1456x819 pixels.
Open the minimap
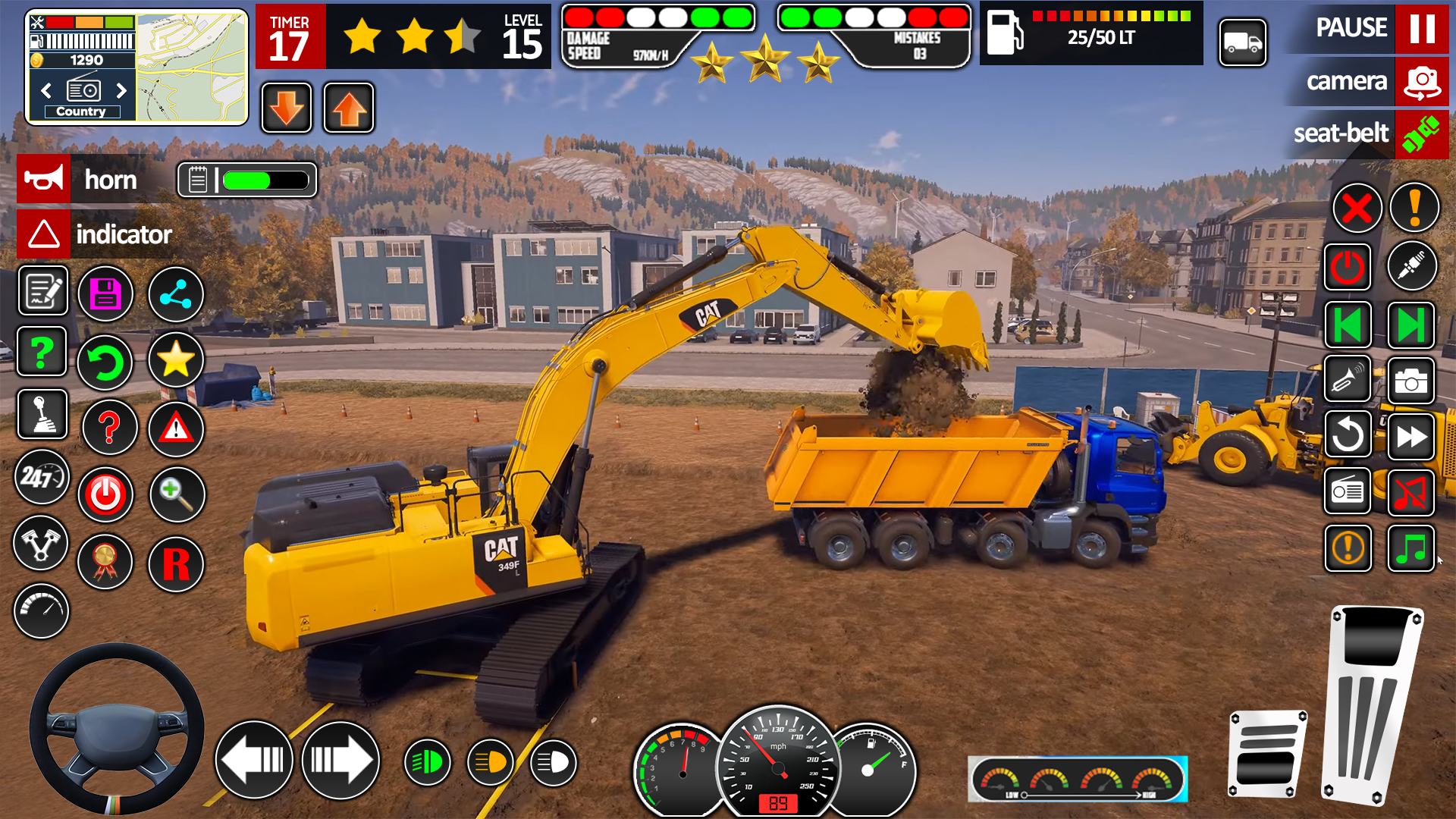[192, 67]
